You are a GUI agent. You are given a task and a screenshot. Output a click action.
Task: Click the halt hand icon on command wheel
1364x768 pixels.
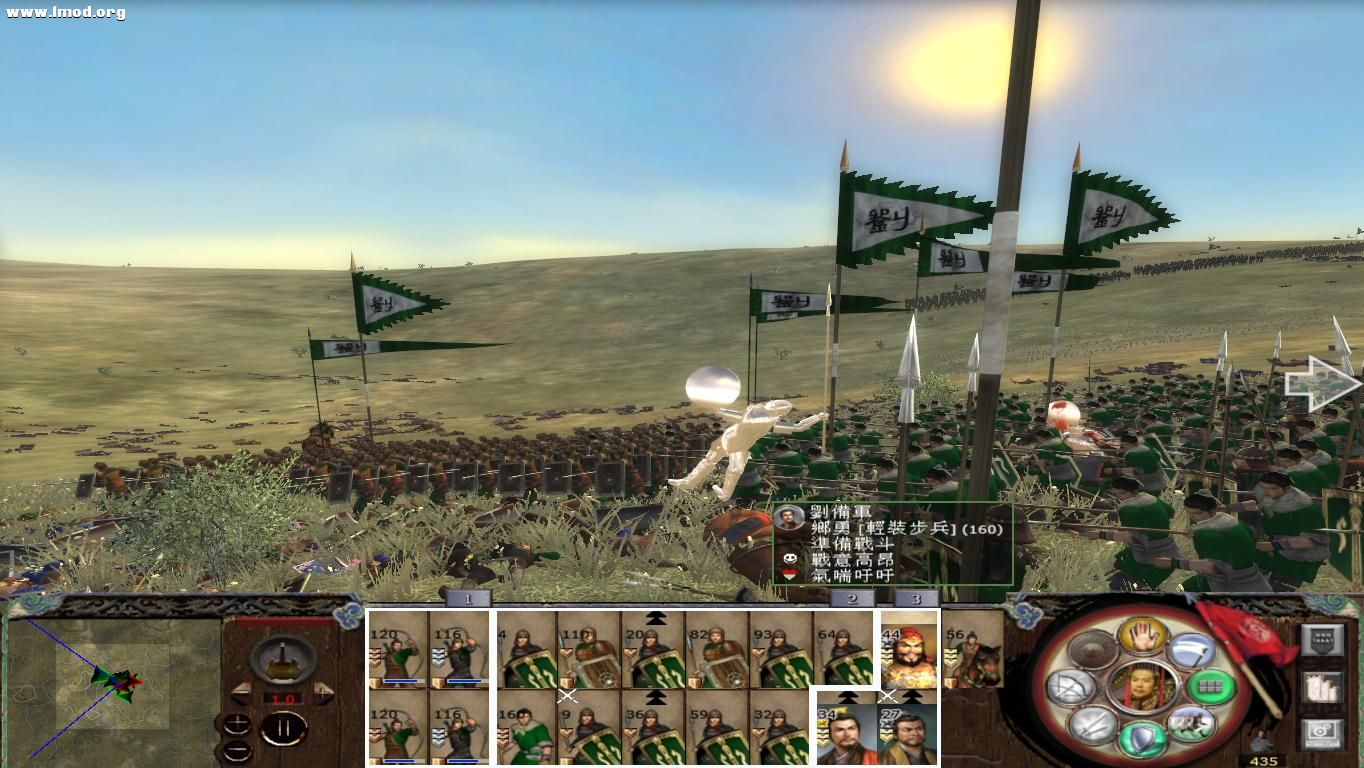(x=1141, y=636)
